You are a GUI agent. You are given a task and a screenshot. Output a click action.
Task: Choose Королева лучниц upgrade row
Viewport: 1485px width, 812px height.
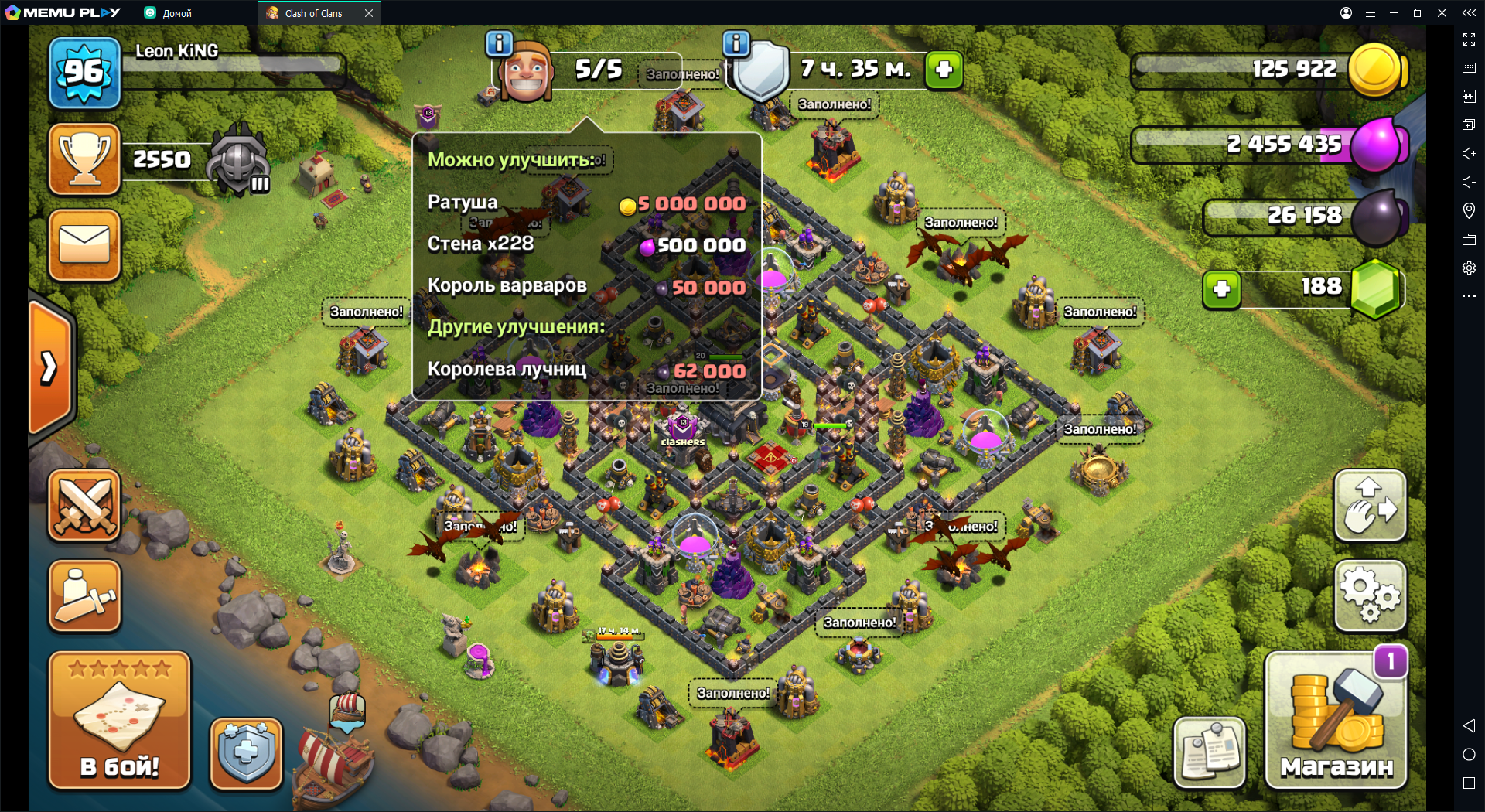(x=586, y=370)
